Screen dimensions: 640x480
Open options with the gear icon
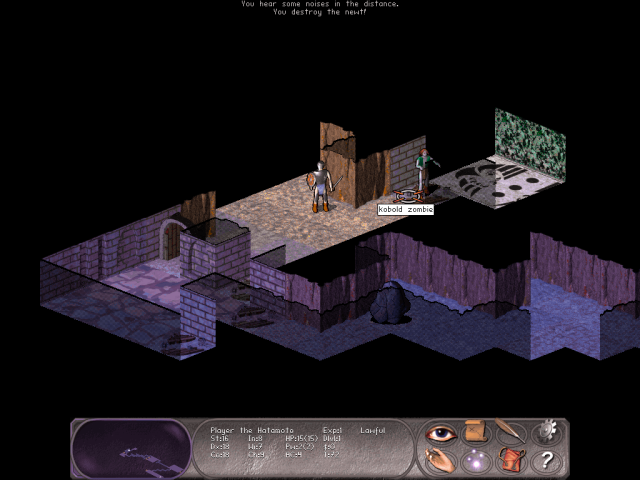tap(546, 433)
